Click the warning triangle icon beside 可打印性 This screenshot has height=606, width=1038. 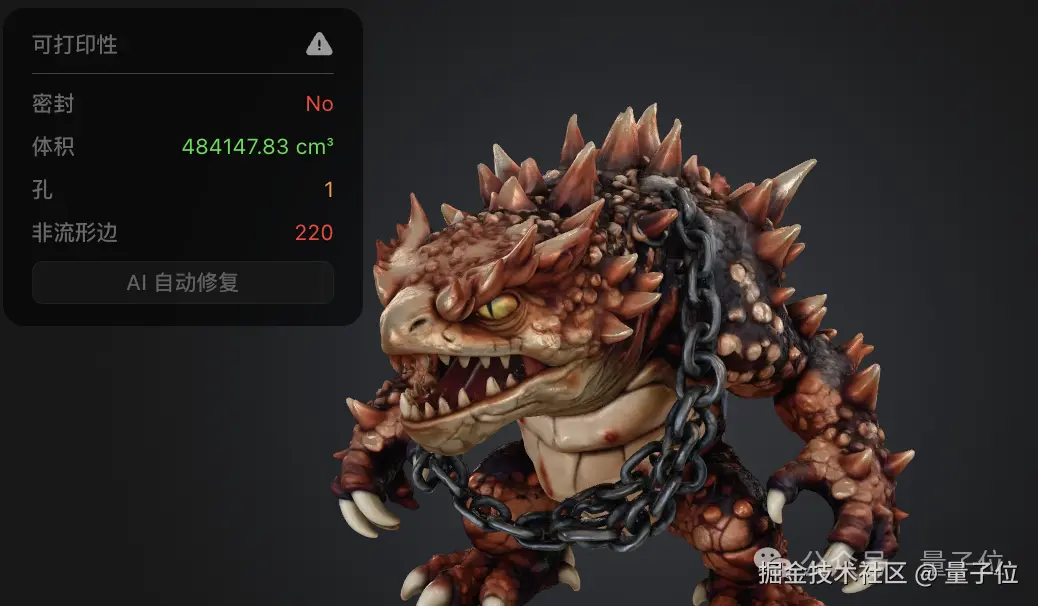[319, 44]
